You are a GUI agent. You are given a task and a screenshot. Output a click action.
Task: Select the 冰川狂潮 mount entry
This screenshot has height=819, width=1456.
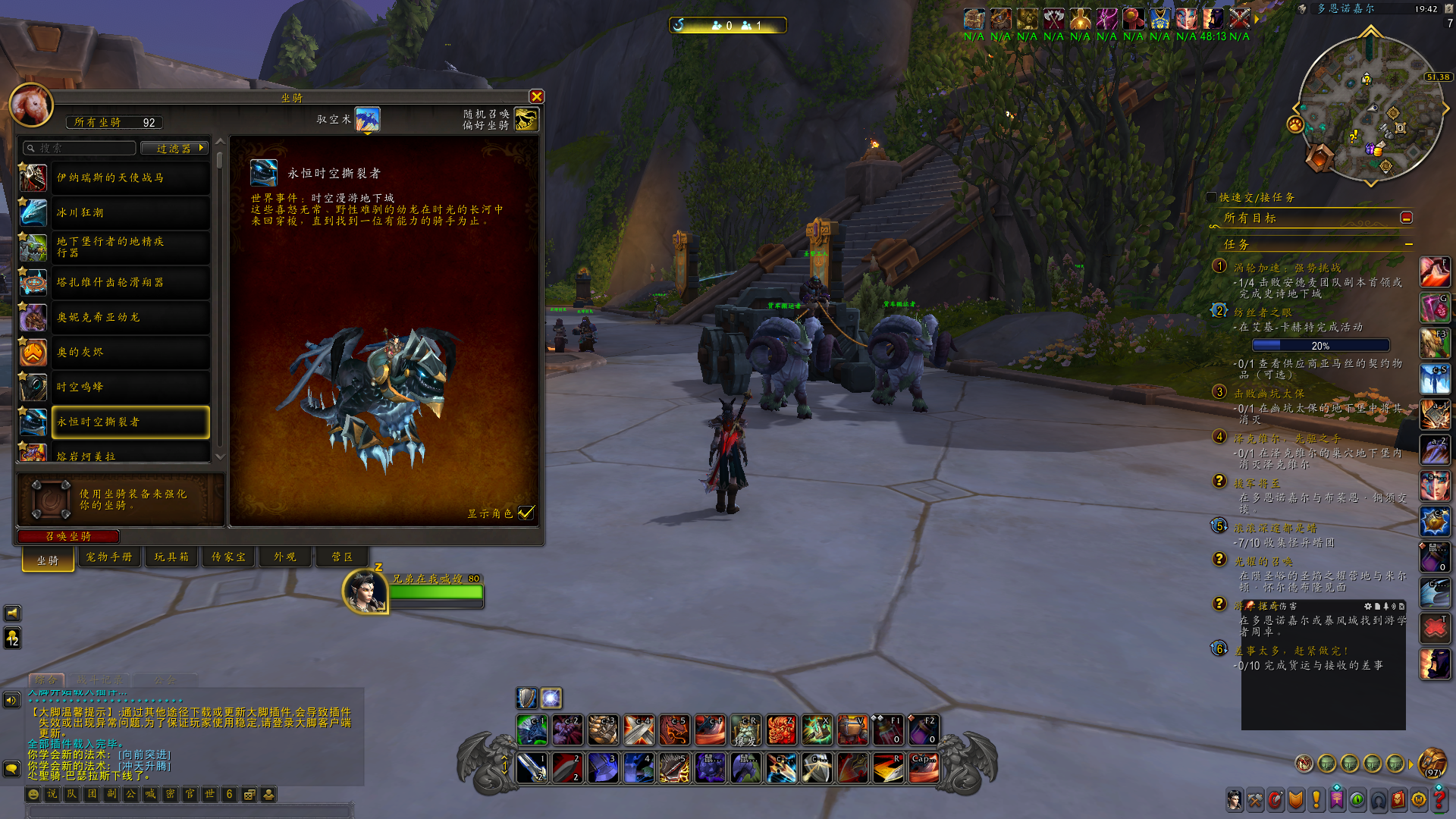click(130, 212)
